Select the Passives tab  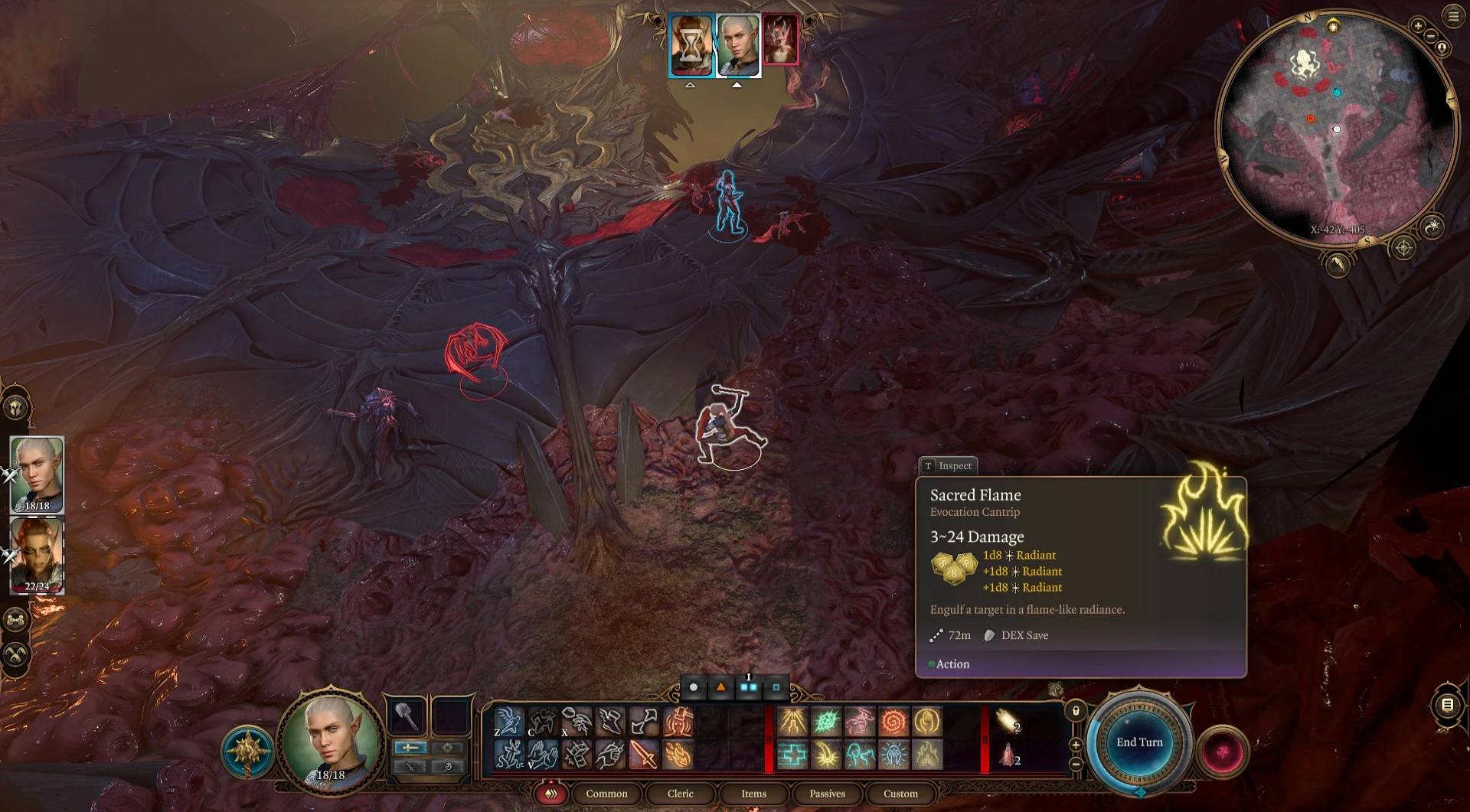tap(827, 794)
